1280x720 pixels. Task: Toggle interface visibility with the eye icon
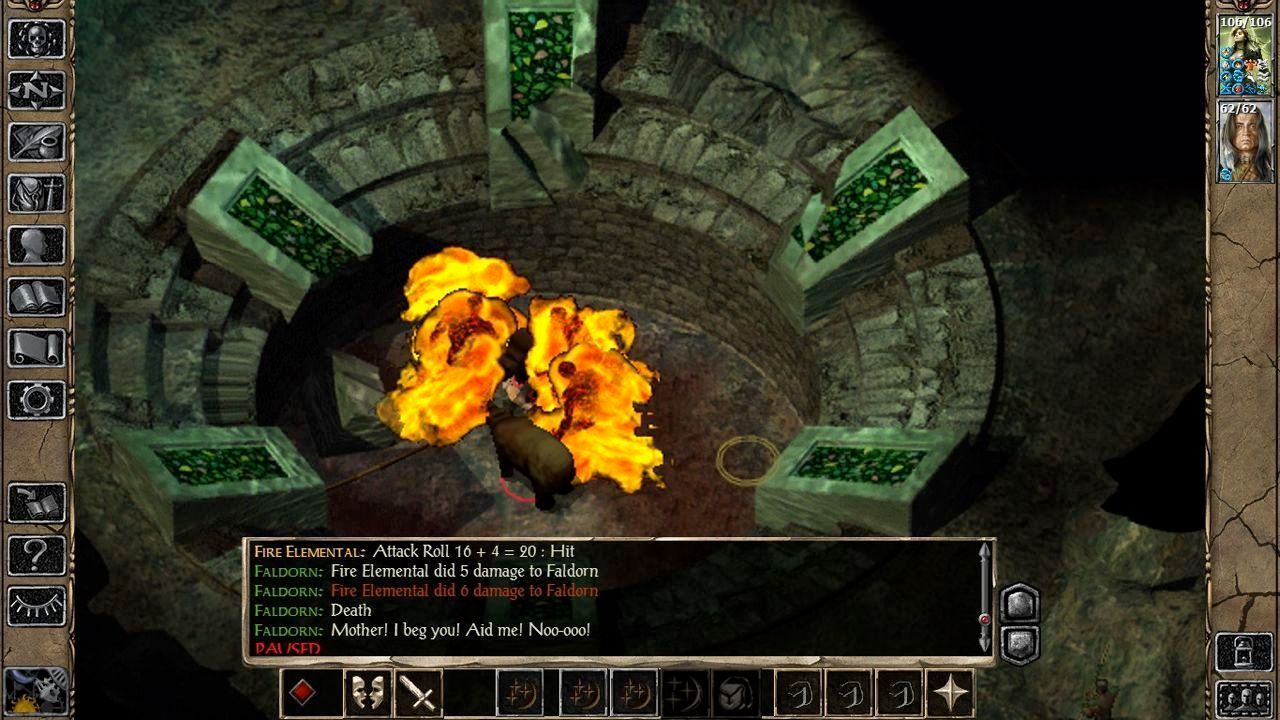coord(37,605)
